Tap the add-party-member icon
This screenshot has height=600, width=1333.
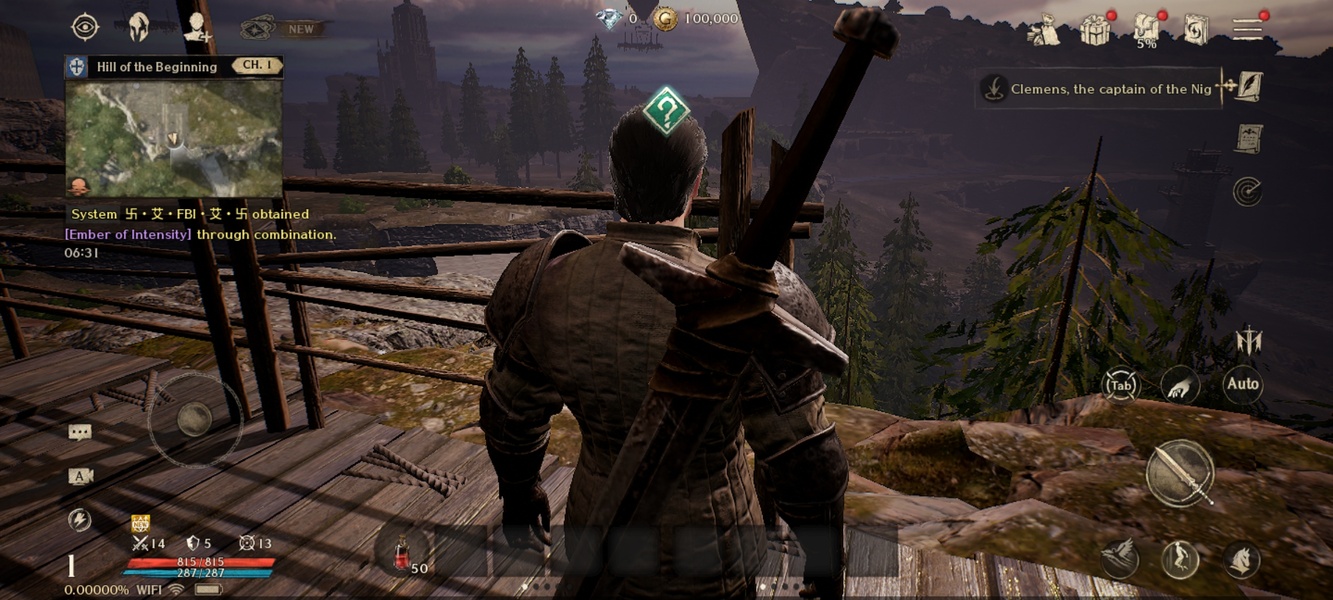coord(196,28)
